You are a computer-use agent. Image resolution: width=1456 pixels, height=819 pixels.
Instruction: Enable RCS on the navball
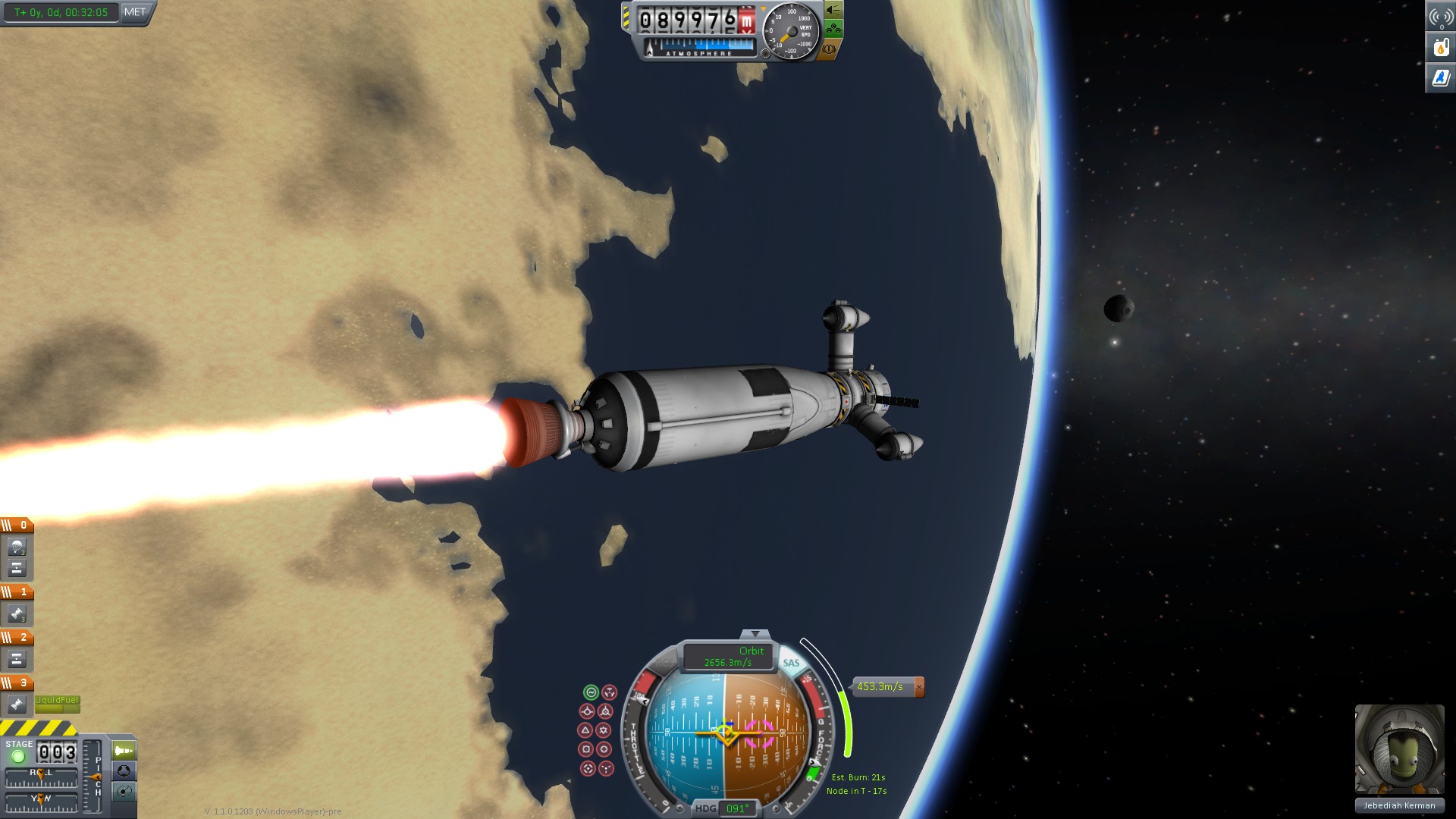[663, 663]
